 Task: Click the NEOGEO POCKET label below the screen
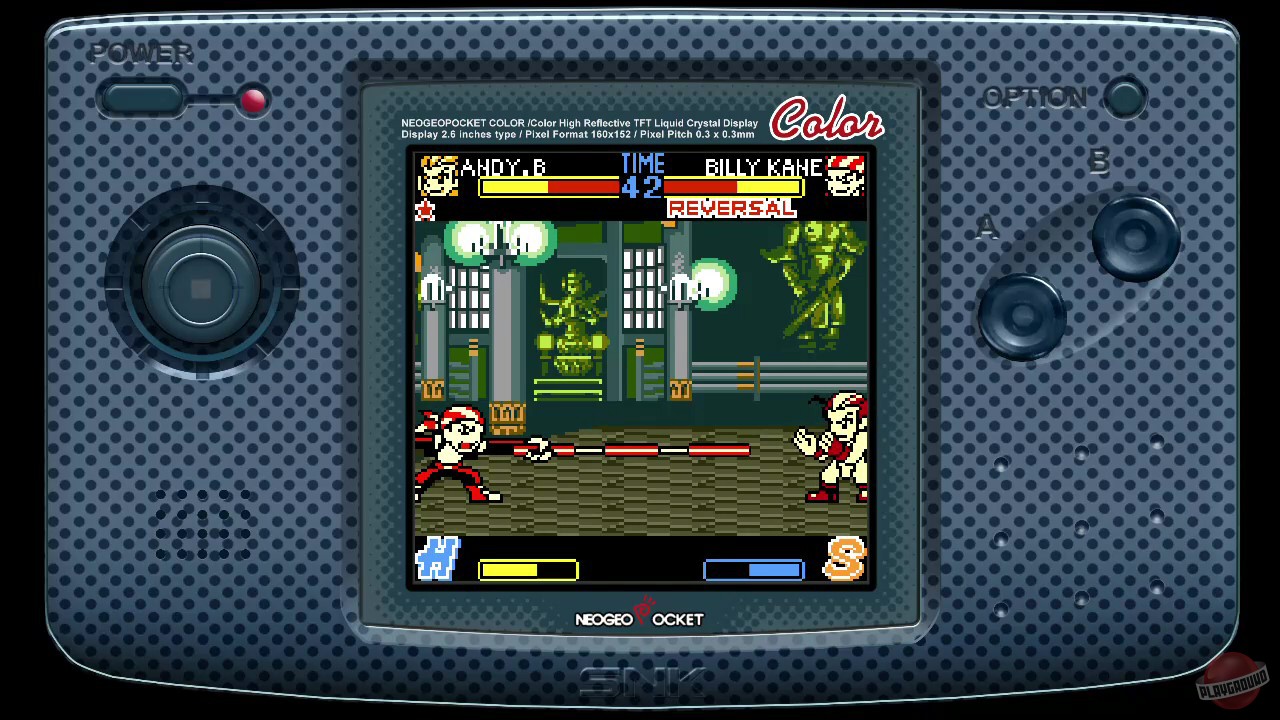tap(640, 619)
